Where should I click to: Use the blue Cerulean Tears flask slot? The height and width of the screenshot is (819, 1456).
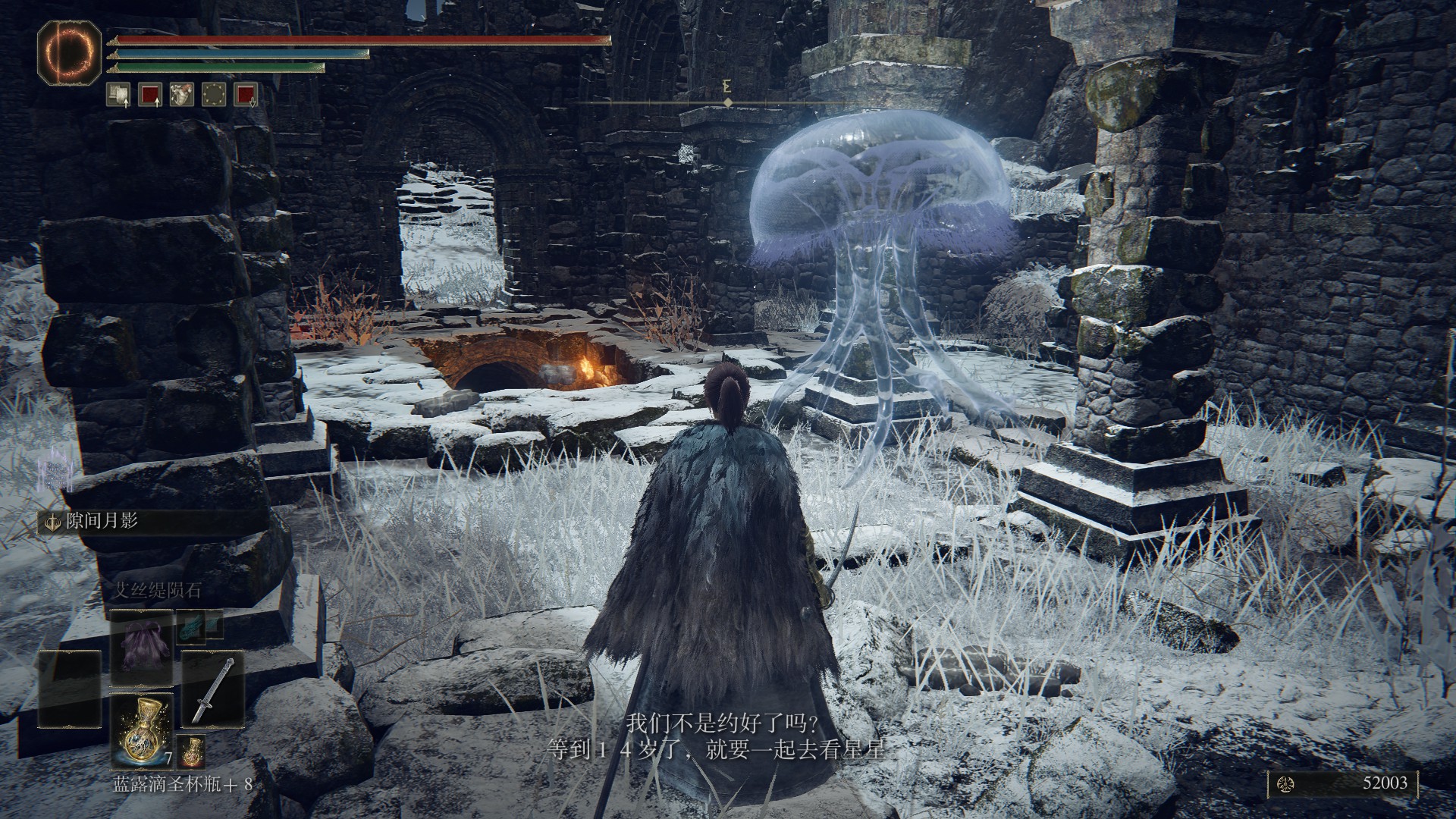[142, 731]
